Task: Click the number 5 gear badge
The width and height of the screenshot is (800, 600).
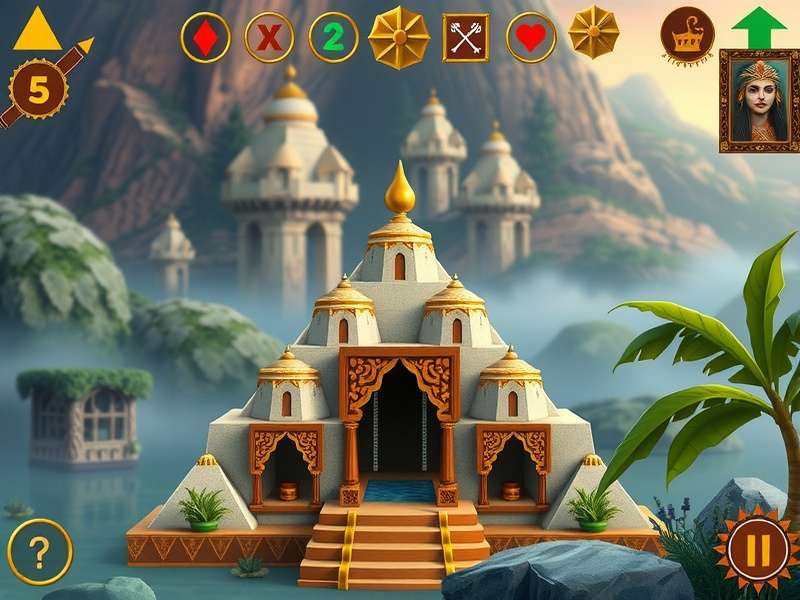Action: [38, 90]
